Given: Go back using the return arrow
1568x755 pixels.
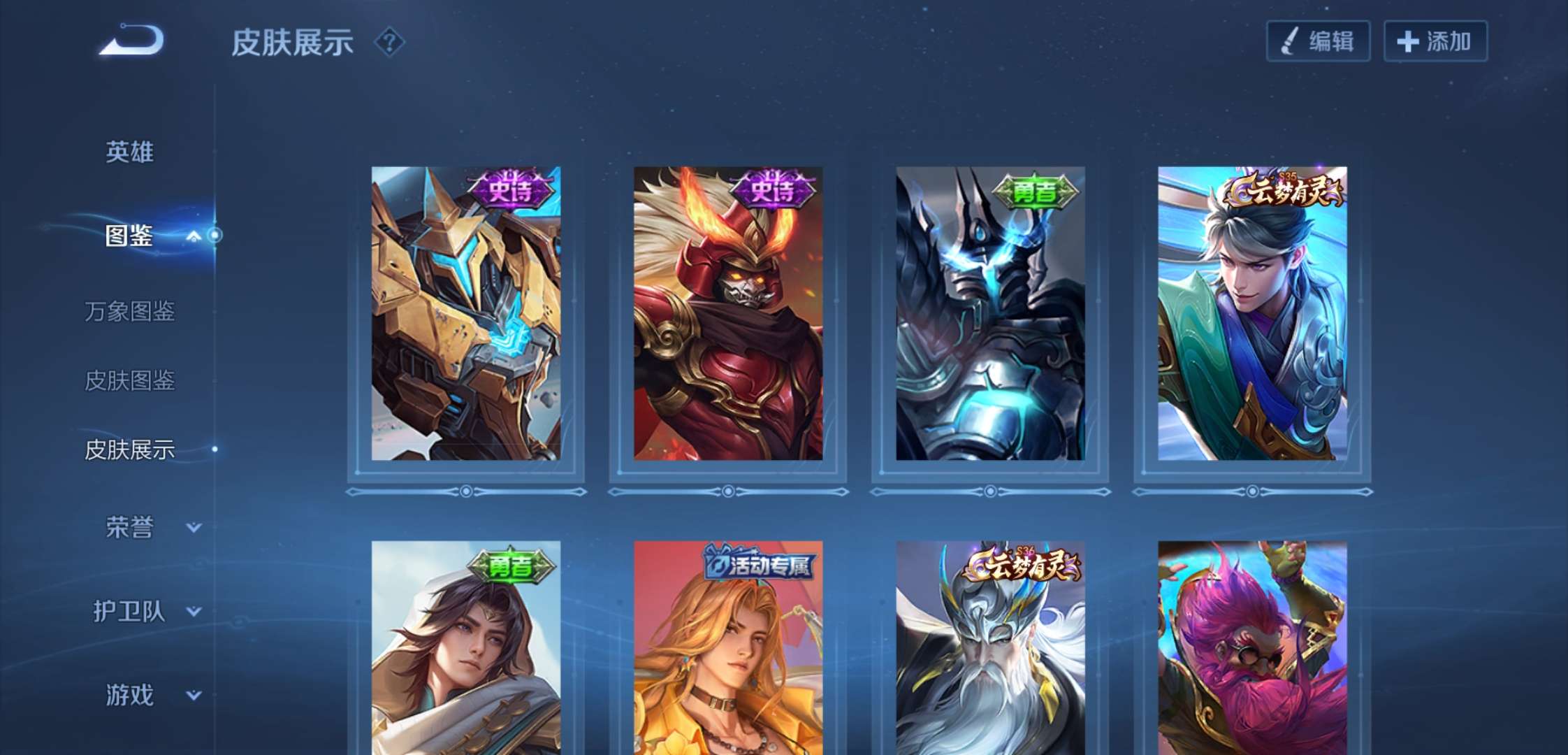Looking at the screenshot, I should (x=132, y=41).
